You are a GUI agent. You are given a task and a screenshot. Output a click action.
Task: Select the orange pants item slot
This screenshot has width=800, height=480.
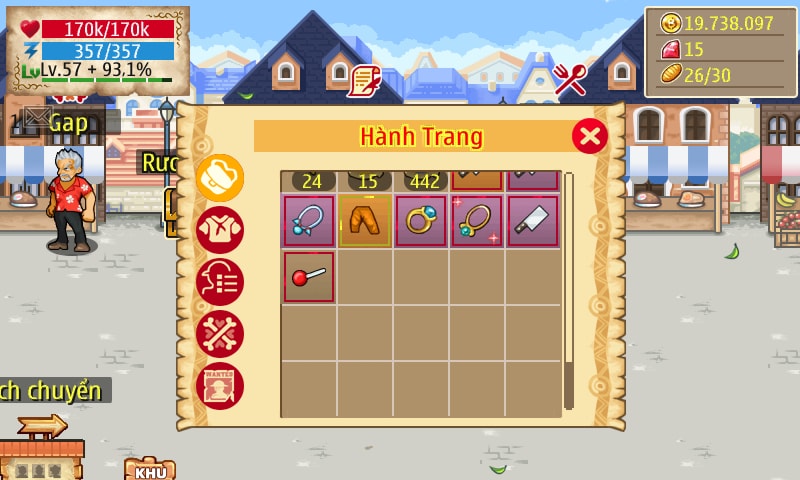tap(364, 221)
